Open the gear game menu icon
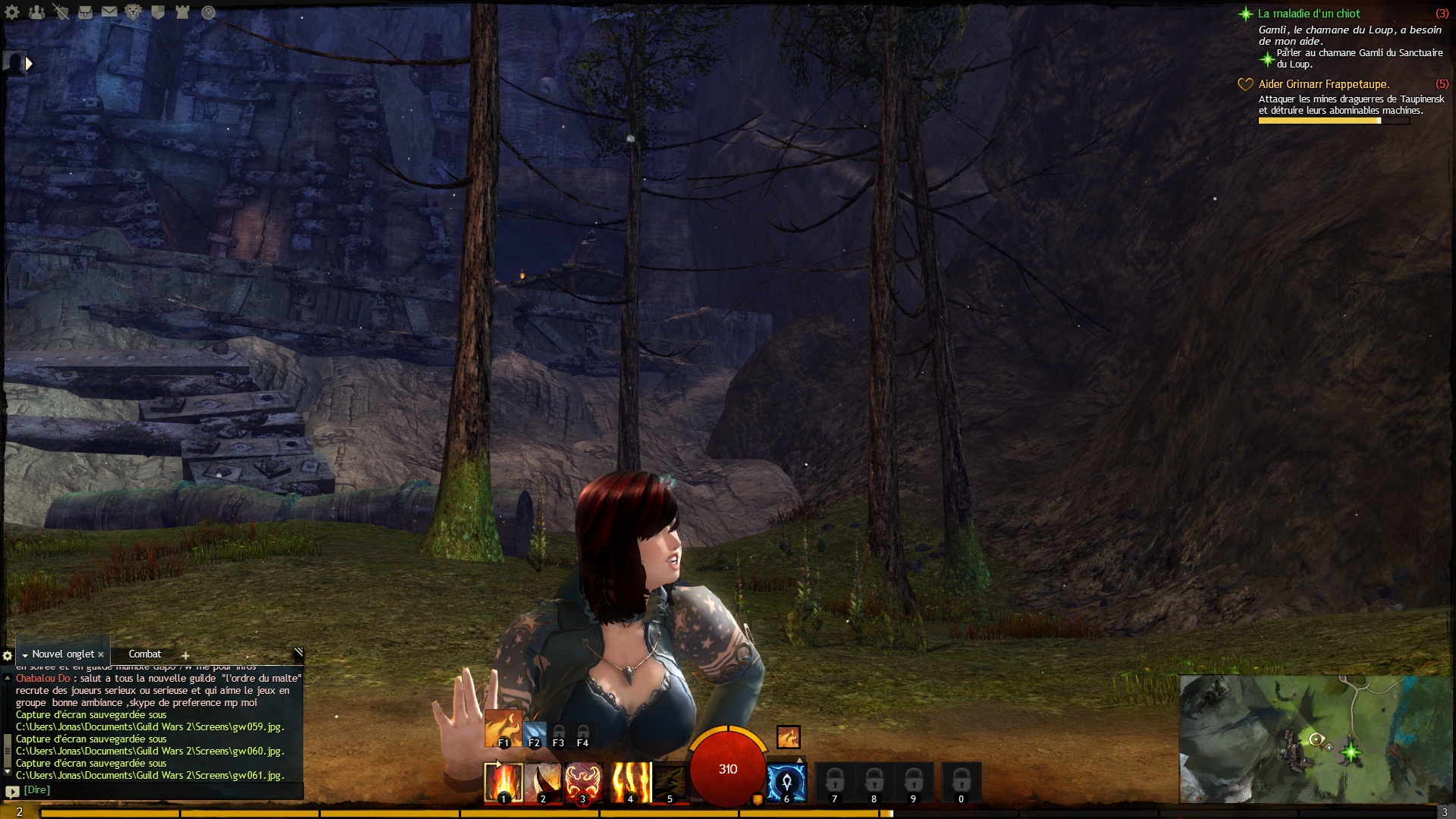This screenshot has height=819, width=1456. pos(12,12)
